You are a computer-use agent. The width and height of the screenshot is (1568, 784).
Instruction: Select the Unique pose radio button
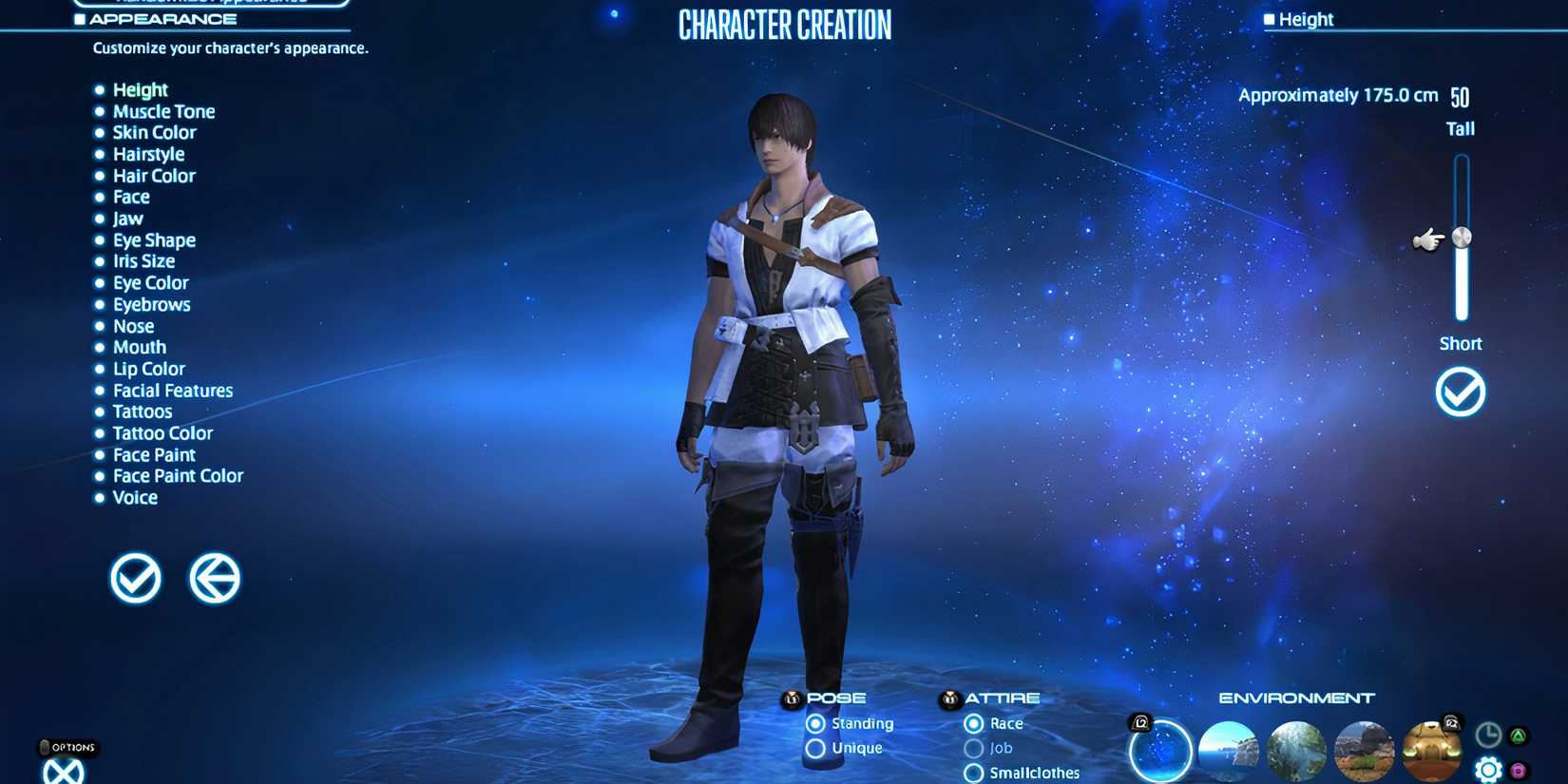click(815, 748)
